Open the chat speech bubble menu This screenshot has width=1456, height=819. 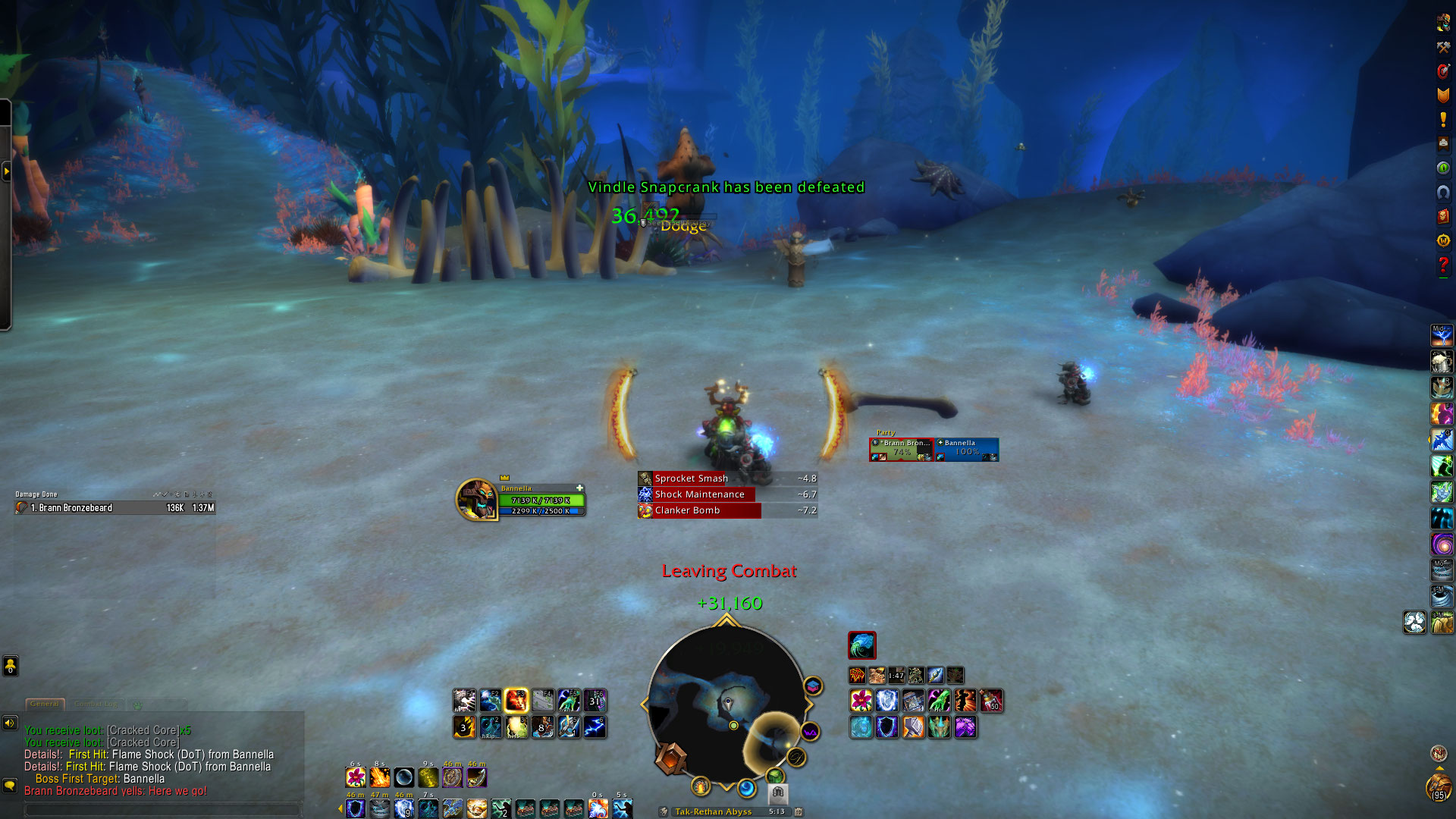tap(10, 785)
